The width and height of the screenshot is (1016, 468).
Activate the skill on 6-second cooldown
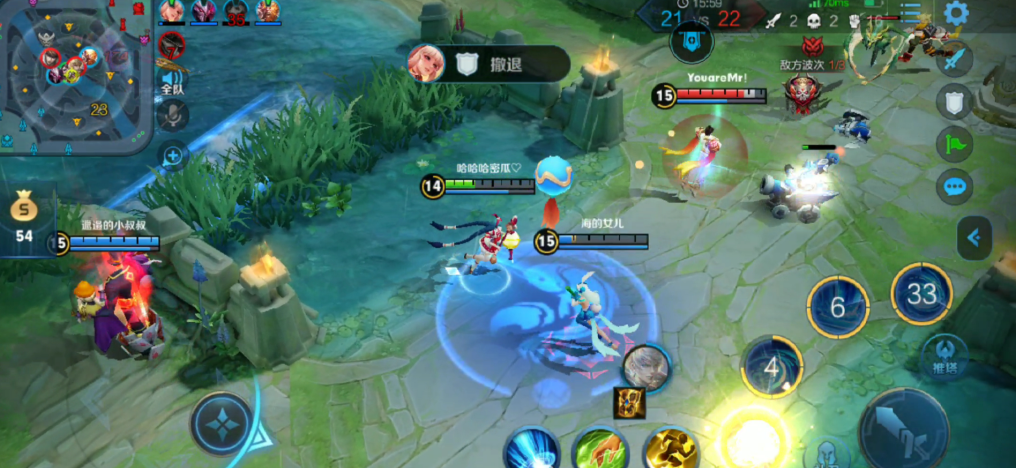click(837, 306)
